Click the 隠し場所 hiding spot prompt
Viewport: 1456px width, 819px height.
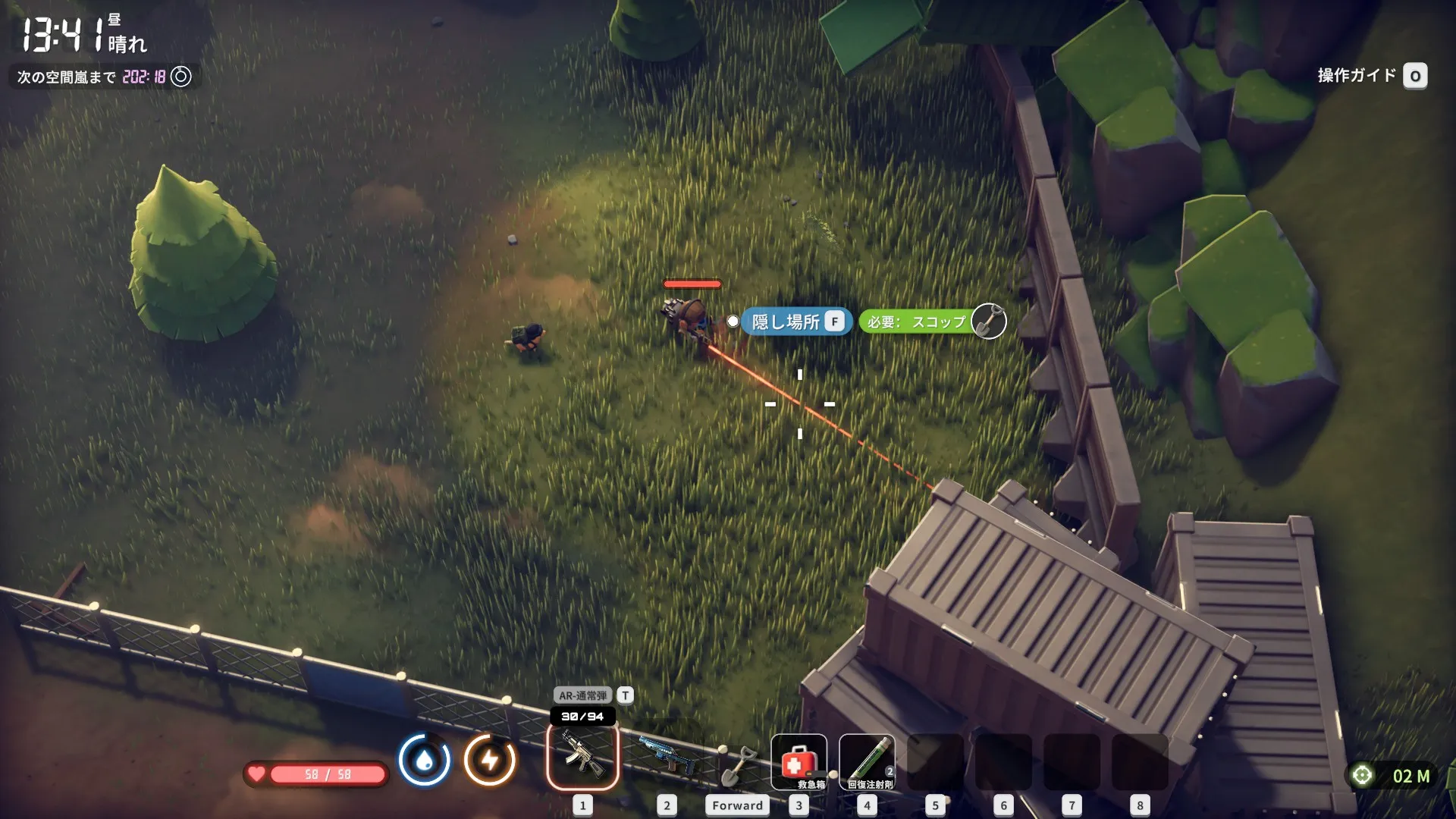click(796, 322)
